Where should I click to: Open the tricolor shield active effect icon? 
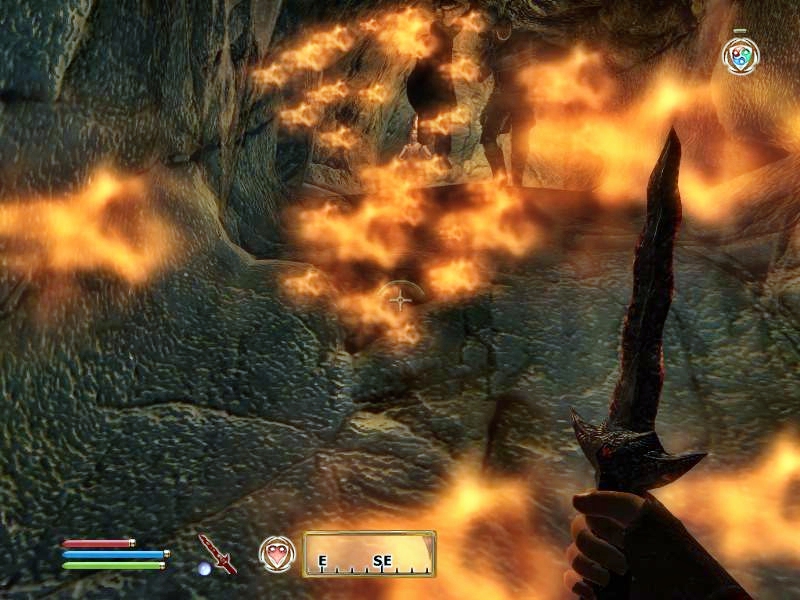(x=740, y=56)
